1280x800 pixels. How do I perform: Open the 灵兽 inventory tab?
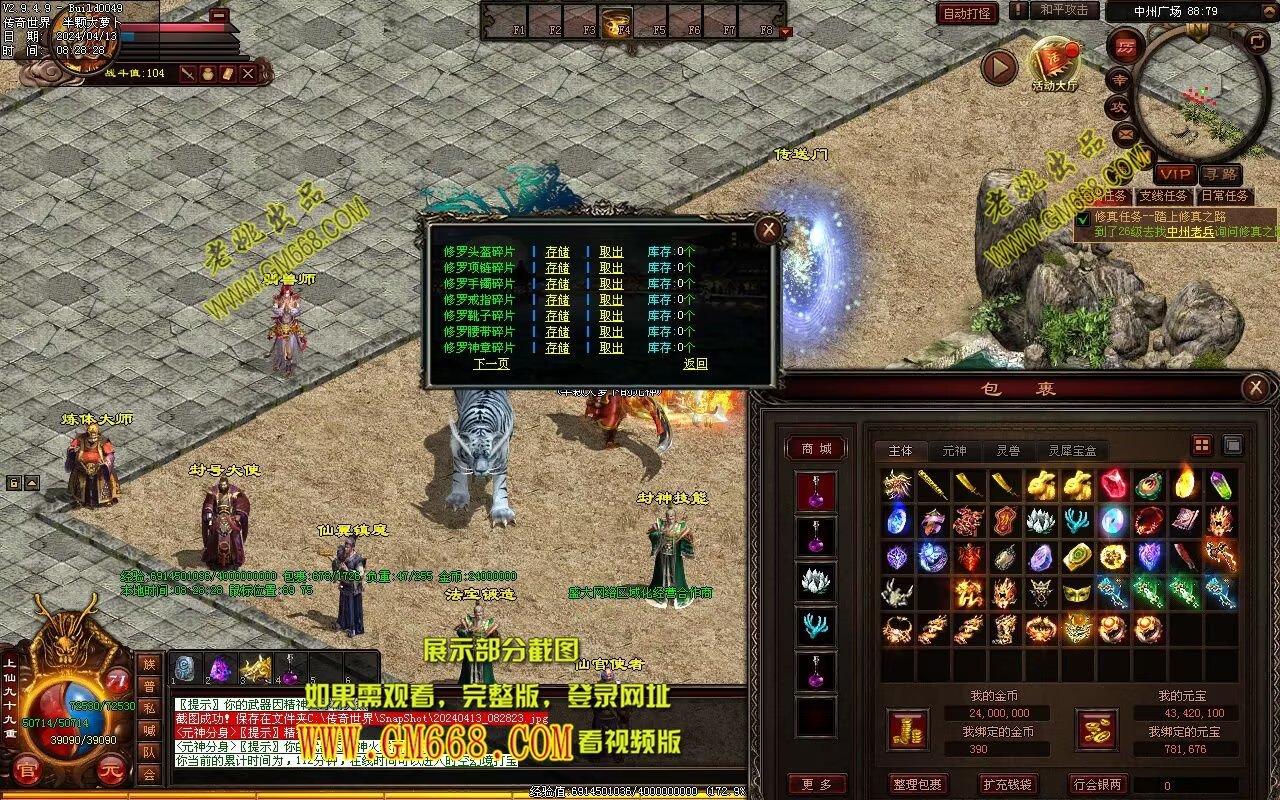1007,451
